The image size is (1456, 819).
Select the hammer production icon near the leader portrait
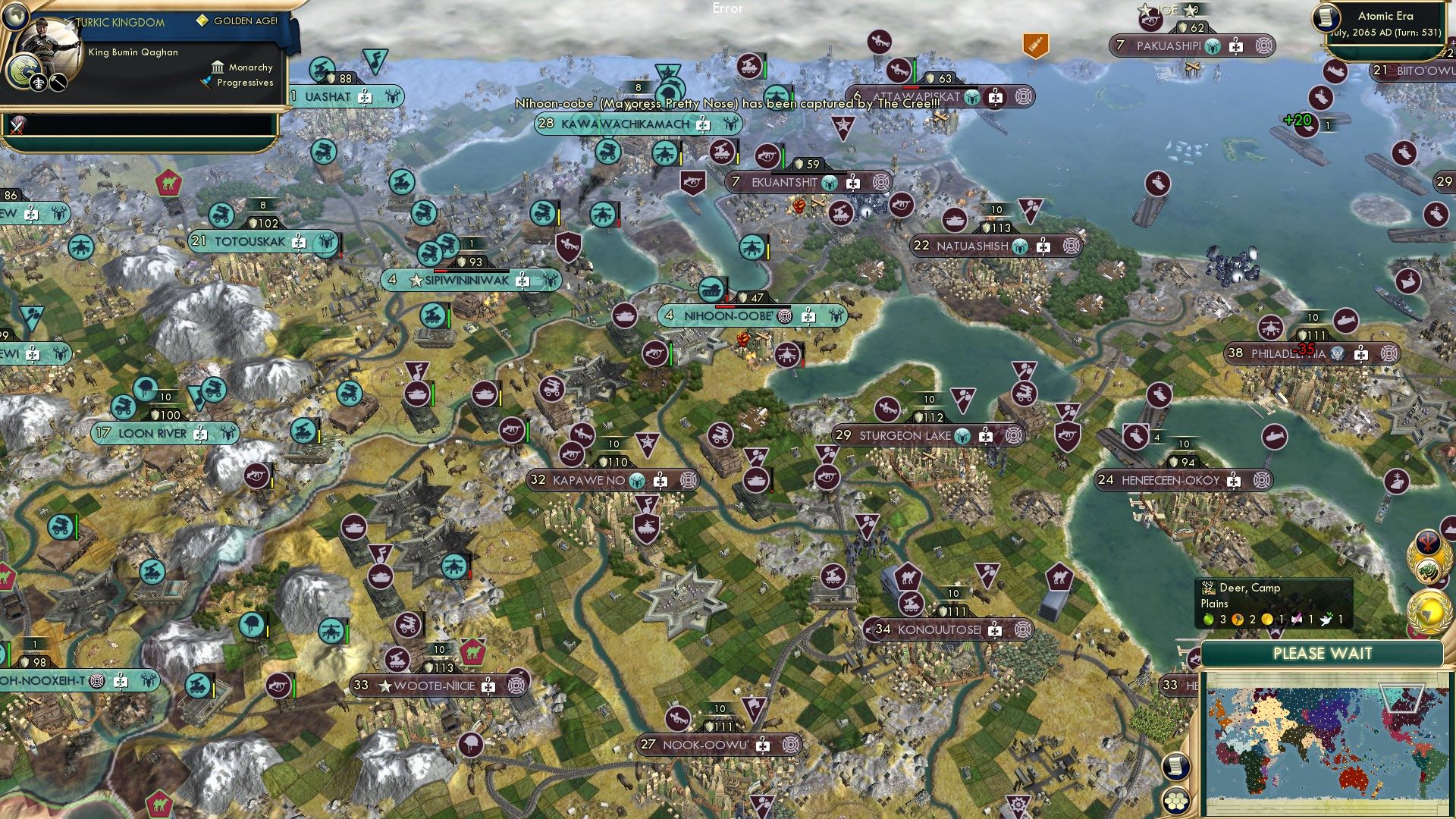click(x=57, y=84)
